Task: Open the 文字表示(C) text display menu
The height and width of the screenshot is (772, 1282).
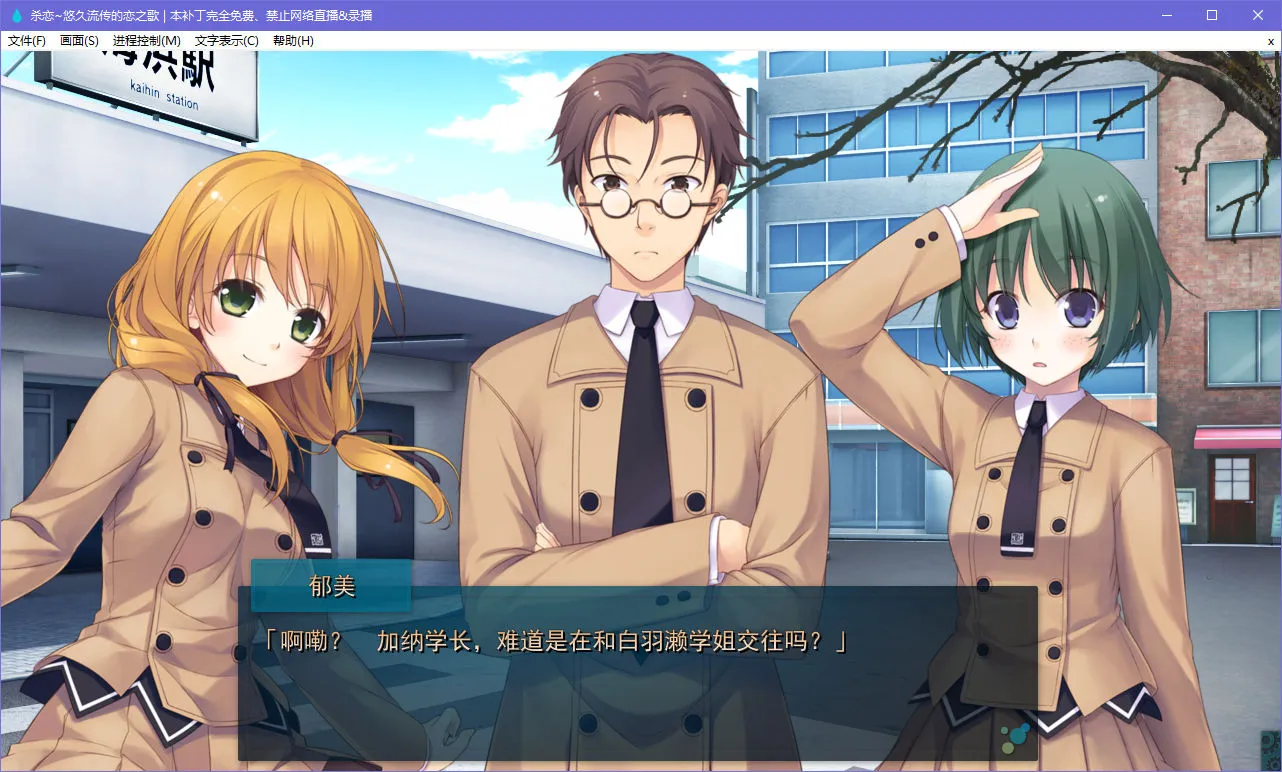Action: point(226,41)
